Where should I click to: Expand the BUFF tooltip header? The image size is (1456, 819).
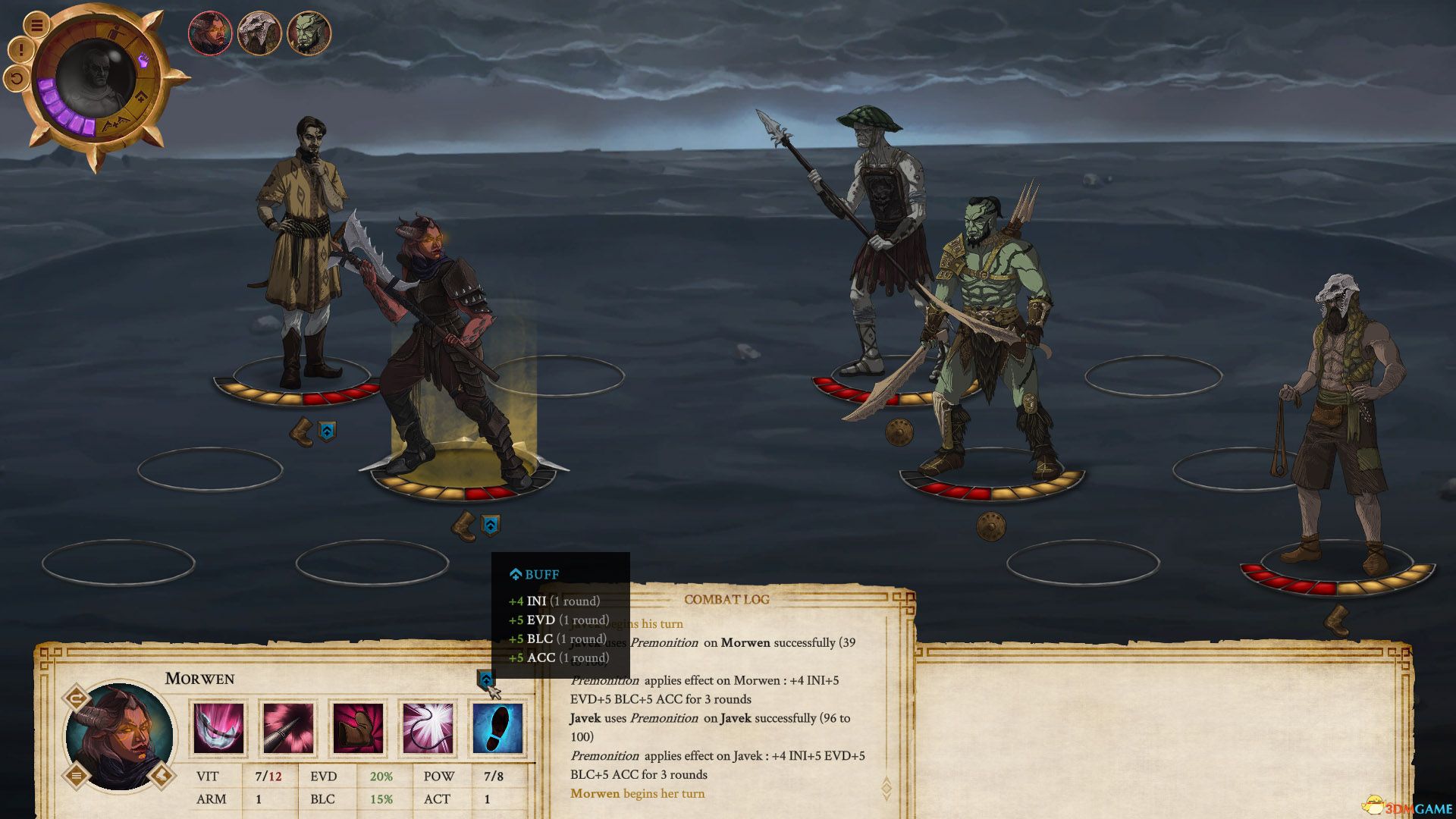tap(534, 574)
